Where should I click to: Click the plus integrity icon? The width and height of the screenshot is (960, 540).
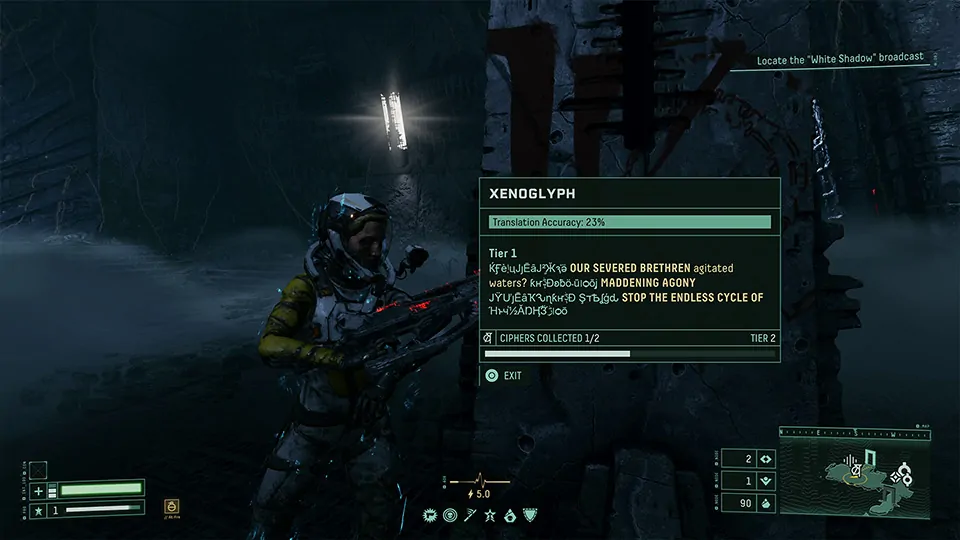coord(38,491)
